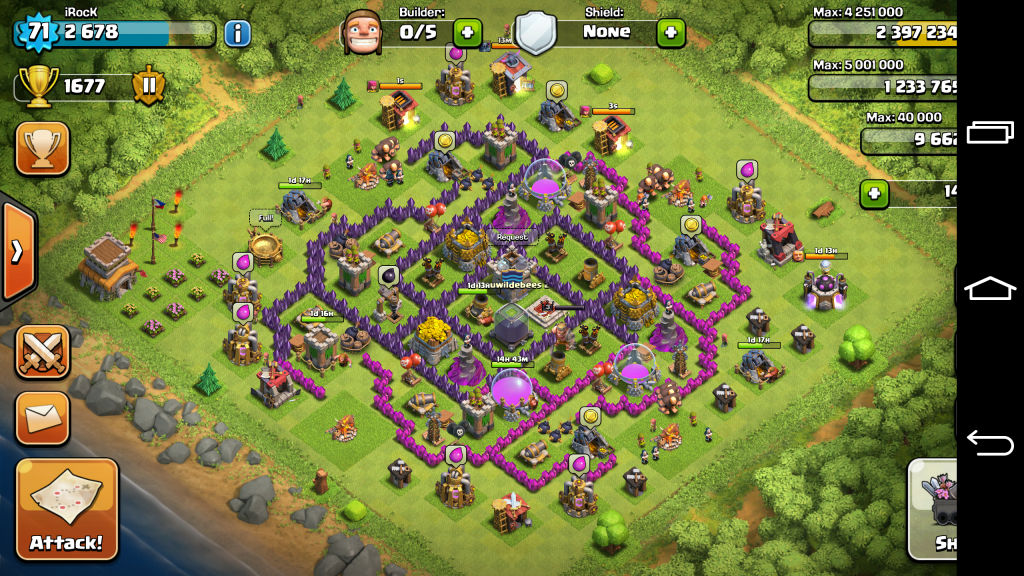The image size is (1024, 576).
Task: Add a builder with the green plus
Action: (x=467, y=32)
